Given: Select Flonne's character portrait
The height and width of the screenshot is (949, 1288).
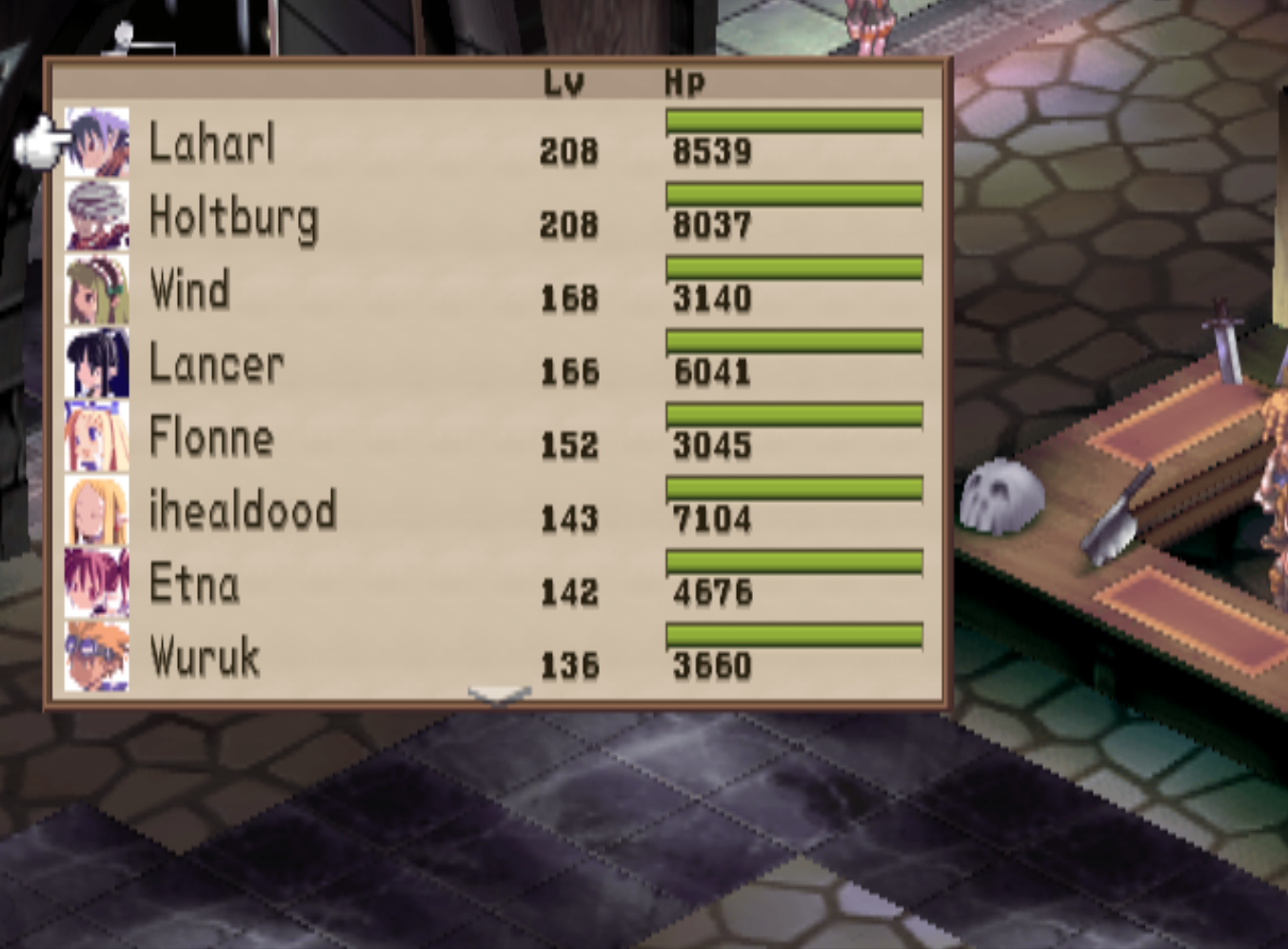Looking at the screenshot, I should [98, 436].
